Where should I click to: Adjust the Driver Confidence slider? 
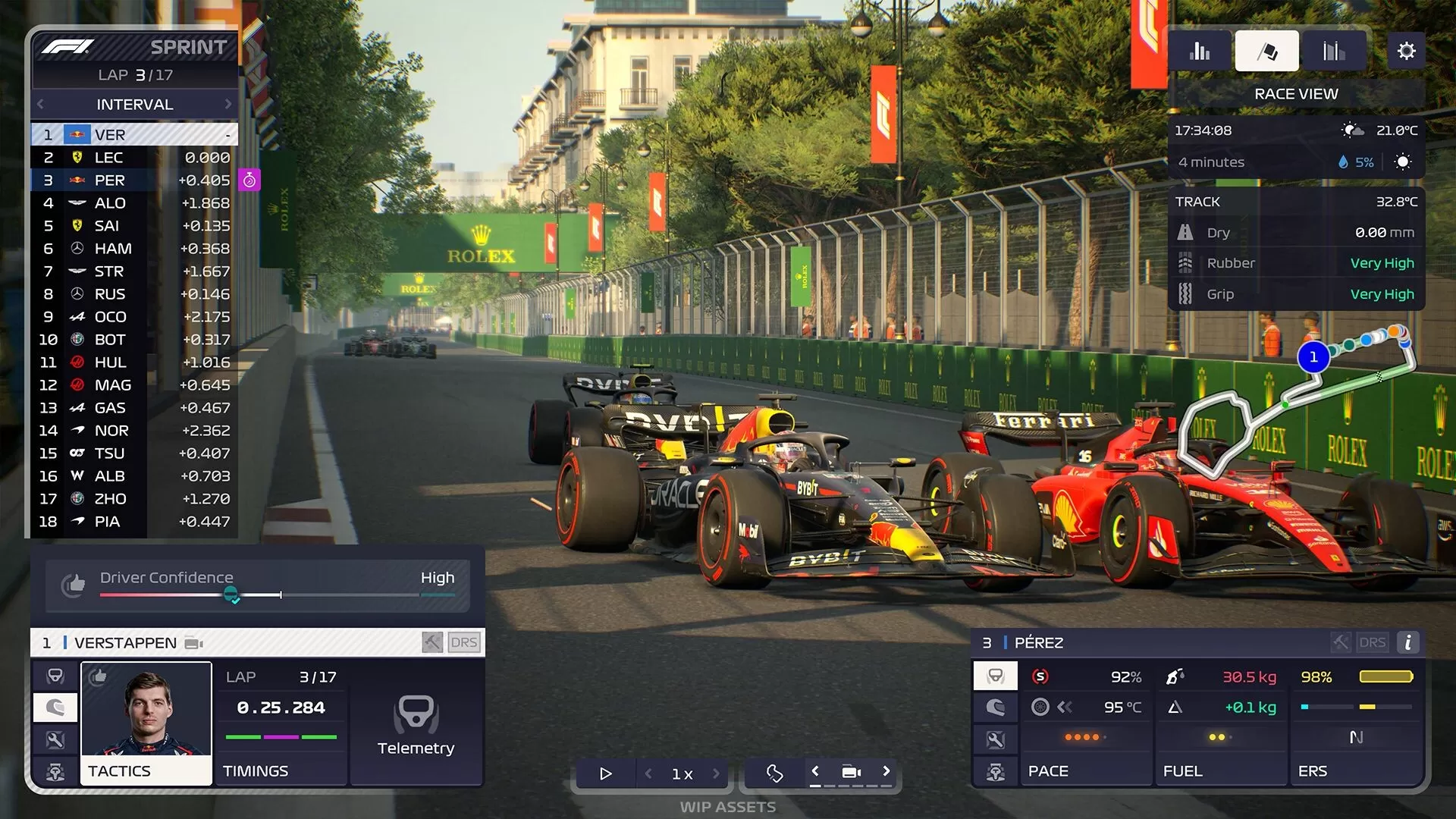(233, 596)
